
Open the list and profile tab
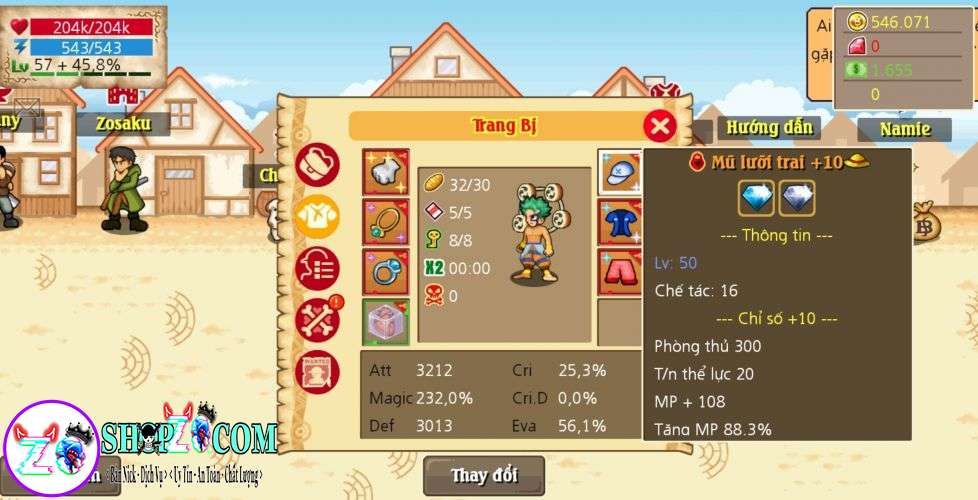pos(318,268)
